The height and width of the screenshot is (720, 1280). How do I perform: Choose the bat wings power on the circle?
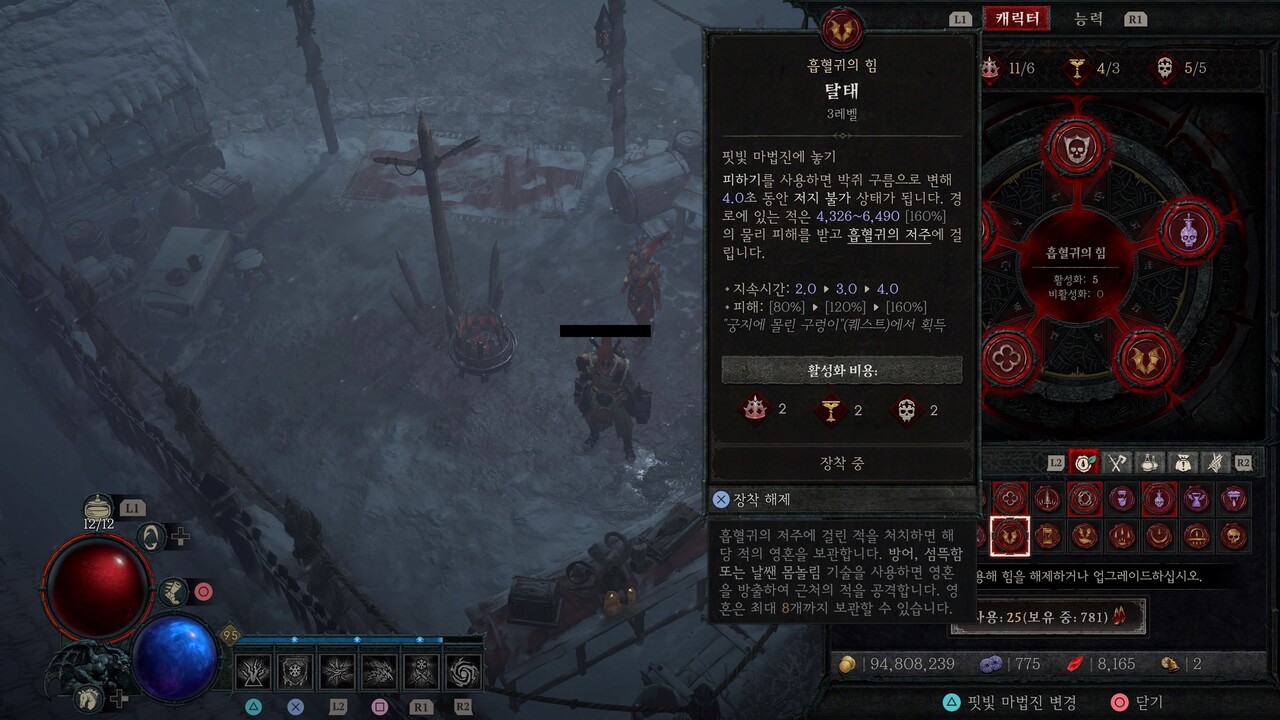[1146, 358]
